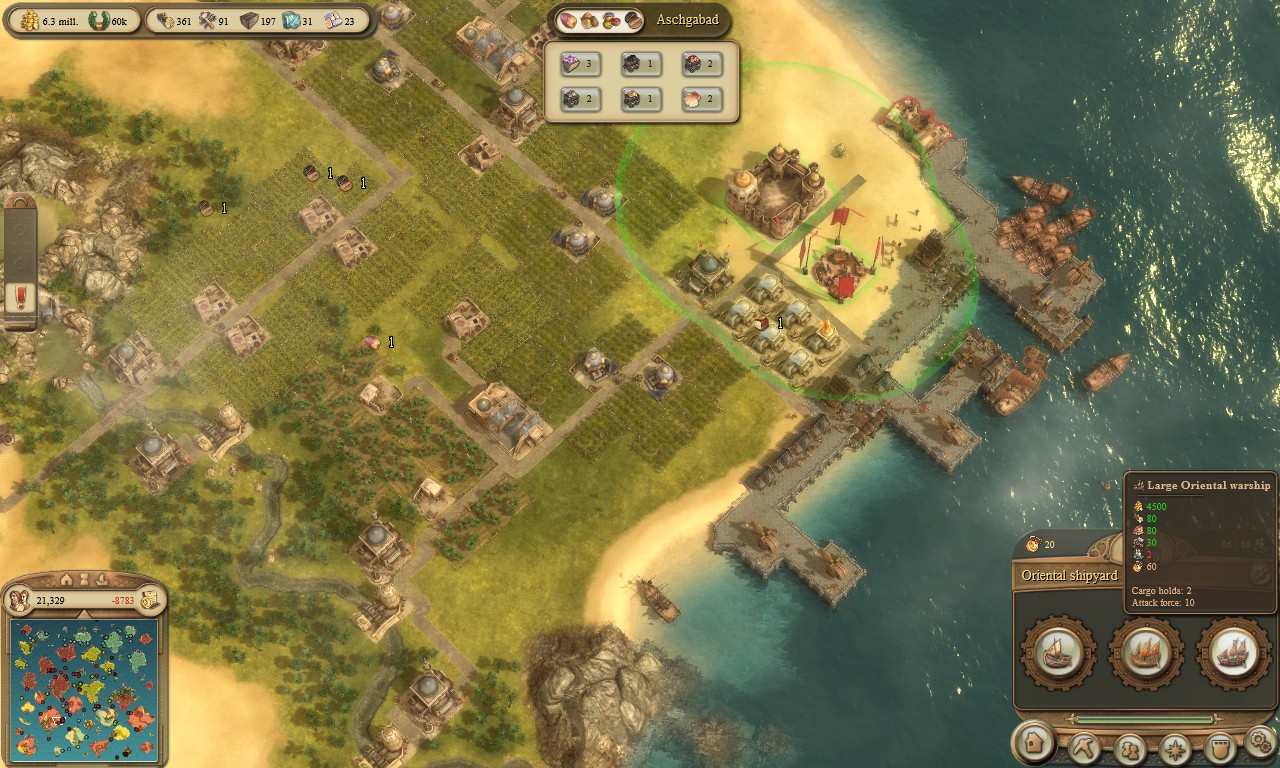Screen dimensions: 1280x768
Task: Select the house icon above the minimap
Action: 66,580
